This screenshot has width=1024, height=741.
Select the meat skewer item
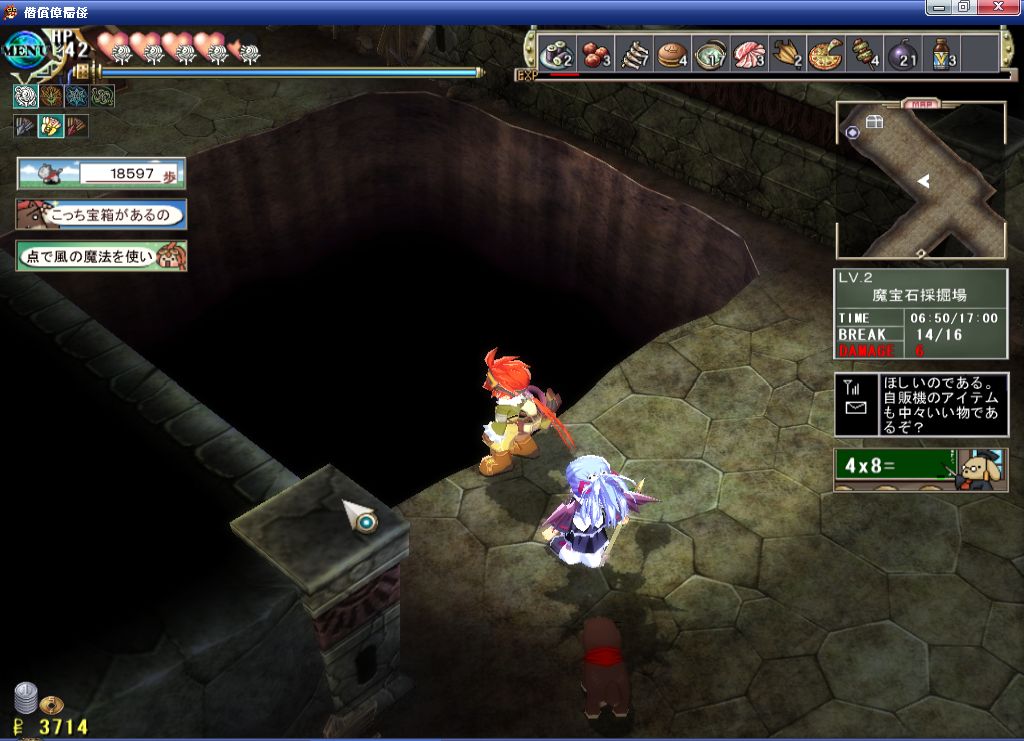coord(865,53)
